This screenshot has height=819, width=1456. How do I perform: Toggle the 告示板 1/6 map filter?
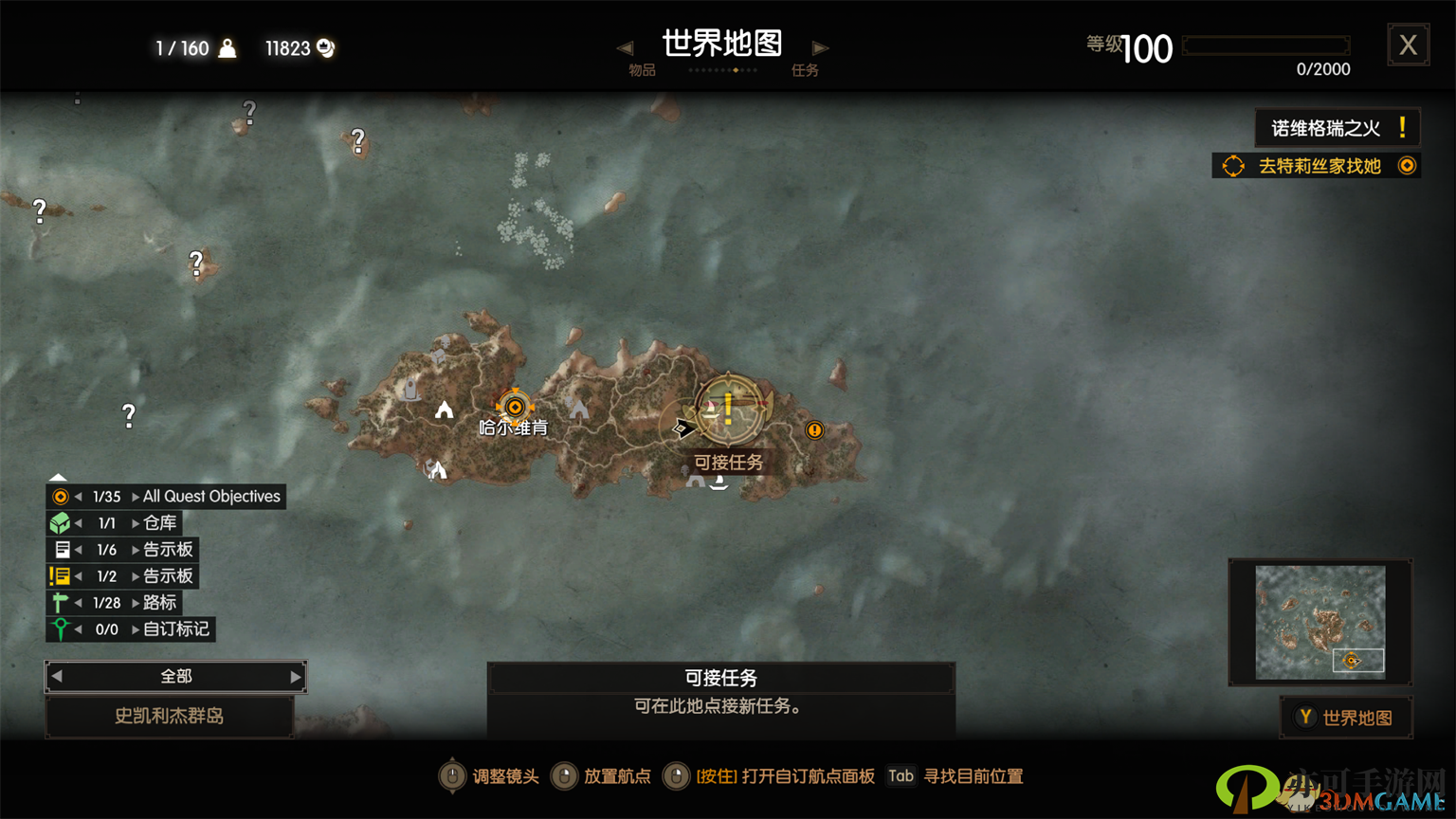pyautogui.click(x=63, y=549)
